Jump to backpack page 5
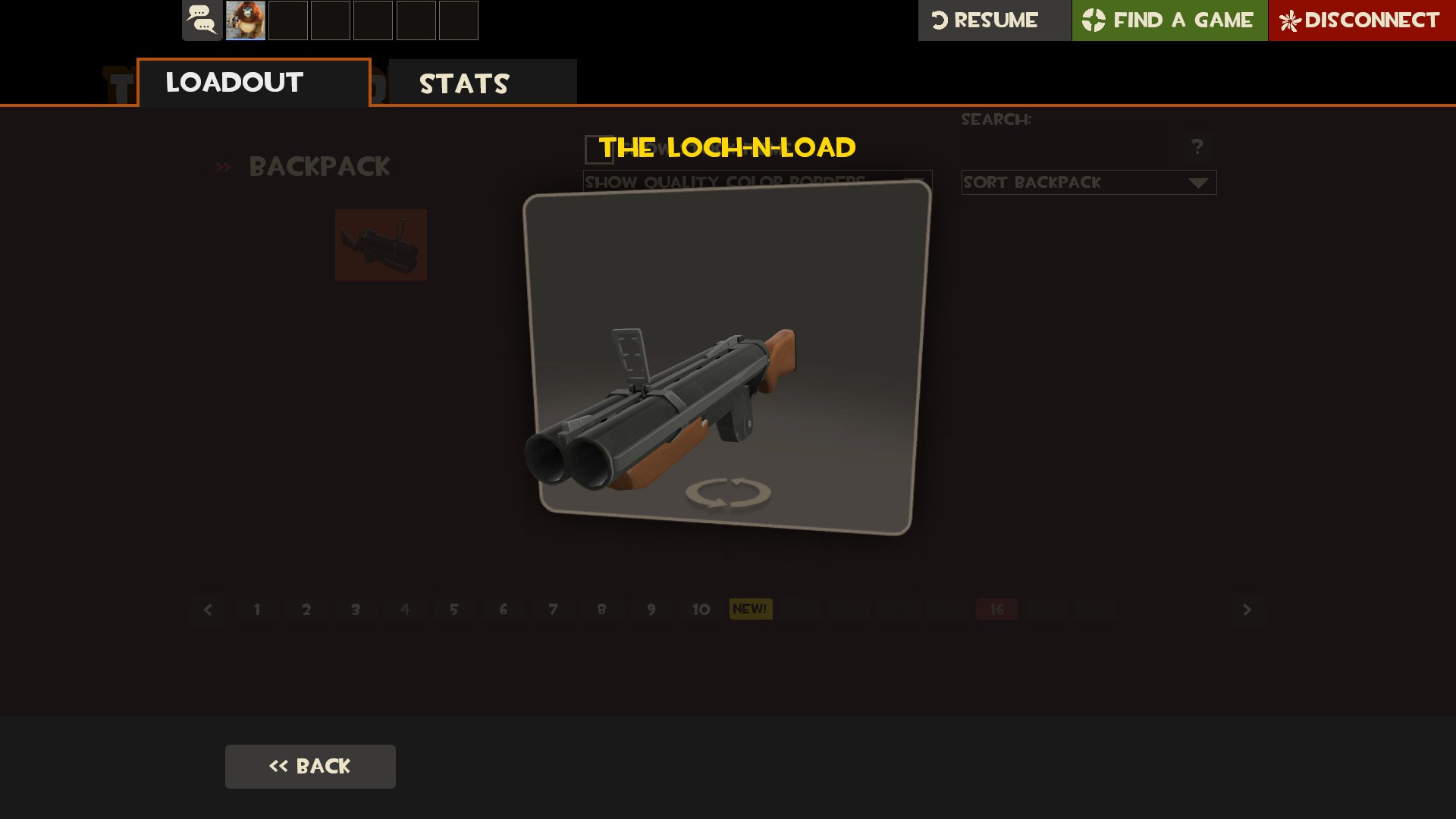The image size is (1456, 819). [x=454, y=610]
